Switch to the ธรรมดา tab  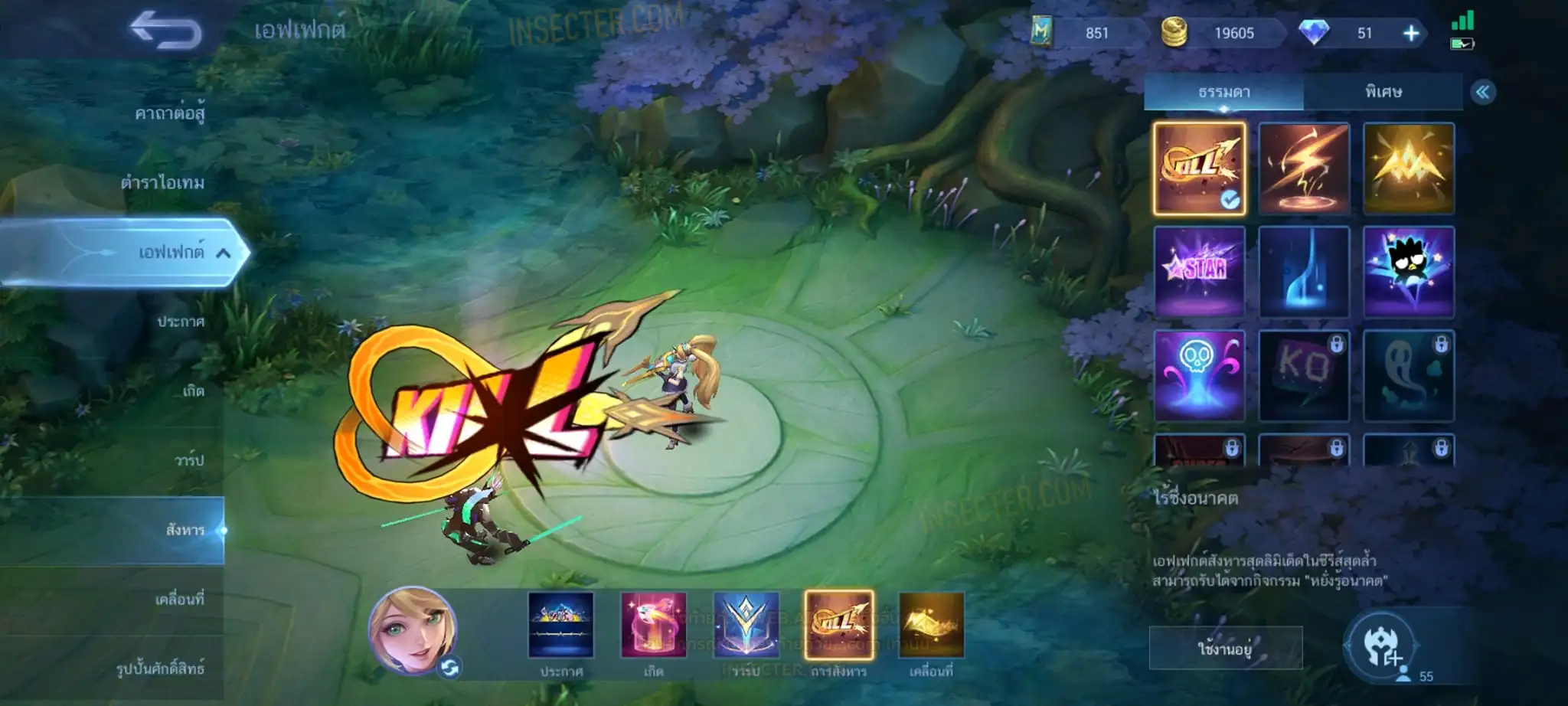(1223, 93)
